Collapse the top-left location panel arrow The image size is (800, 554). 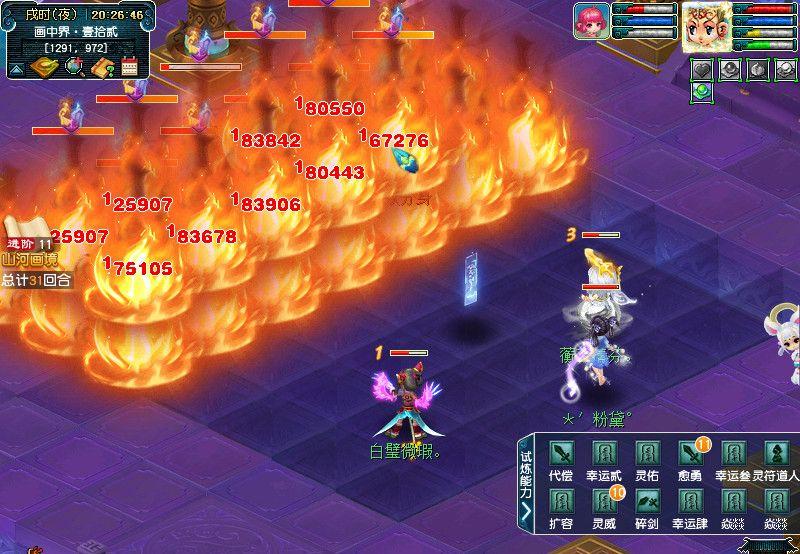17,69
